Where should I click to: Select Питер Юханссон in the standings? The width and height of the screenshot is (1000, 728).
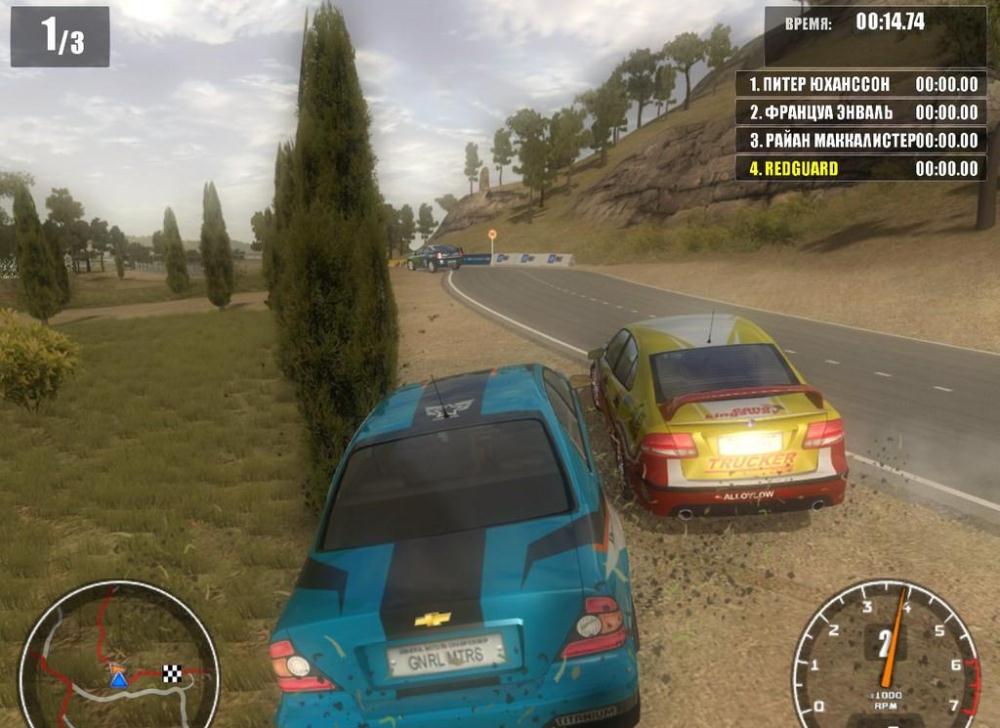pos(860,84)
